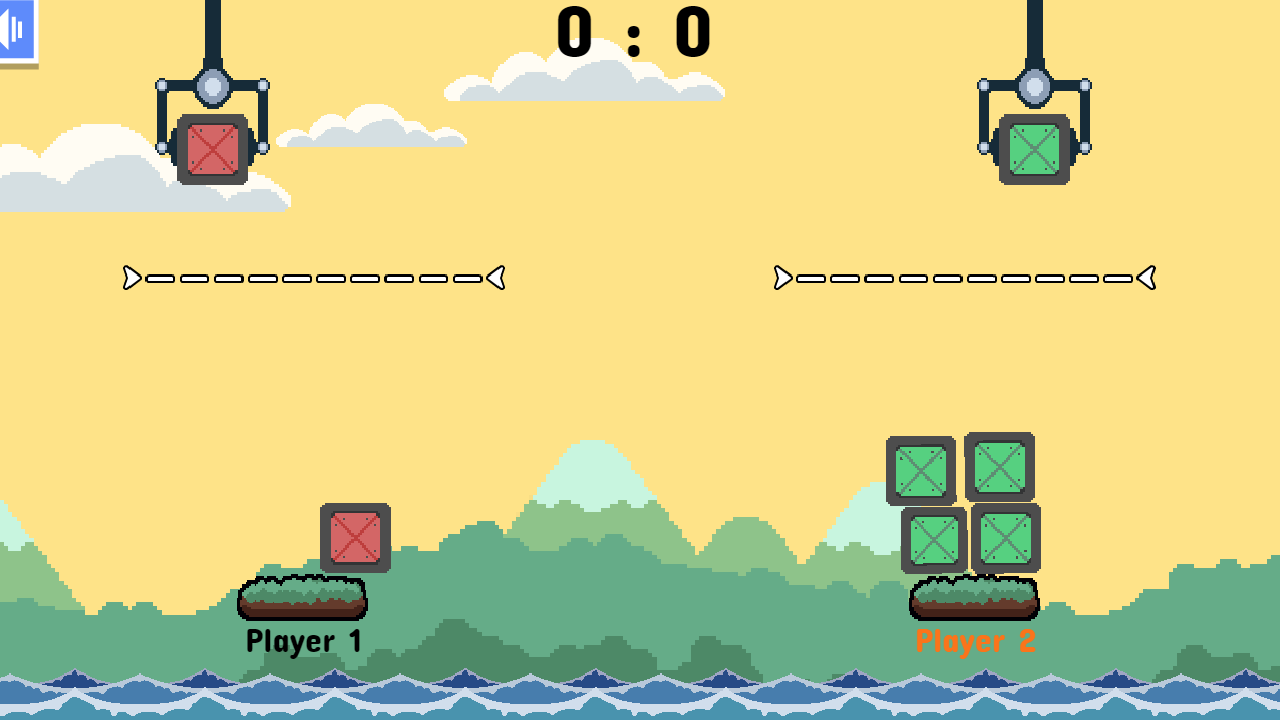The image size is (1280, 720).
Task: Select the Player 1 label
Action: tap(303, 639)
